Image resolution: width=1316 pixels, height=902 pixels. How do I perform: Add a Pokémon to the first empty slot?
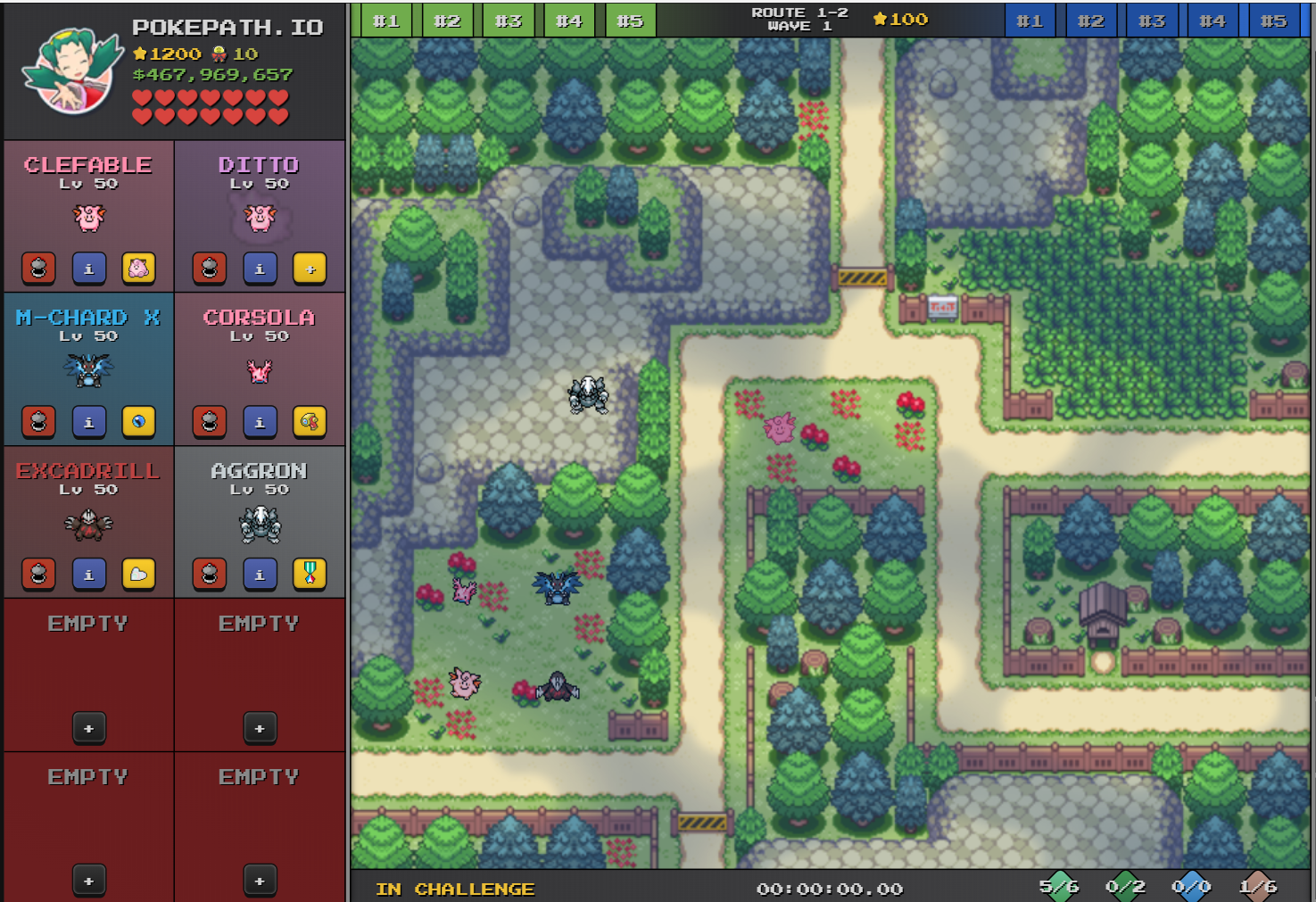tap(88, 728)
